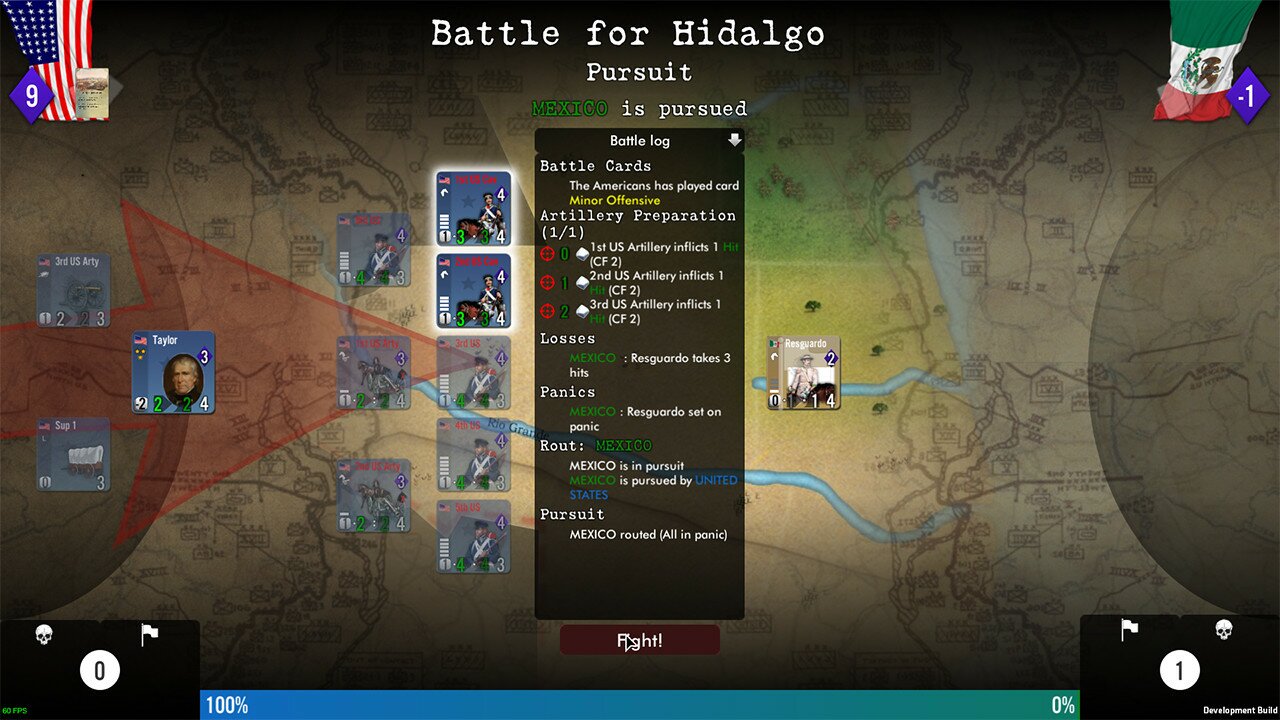
Task: Choose the 1st US Arty unit card
Action: click(x=374, y=373)
